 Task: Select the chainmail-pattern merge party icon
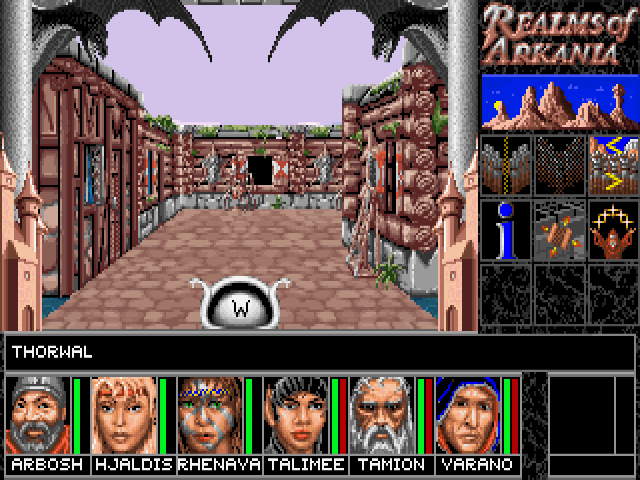coord(559,163)
